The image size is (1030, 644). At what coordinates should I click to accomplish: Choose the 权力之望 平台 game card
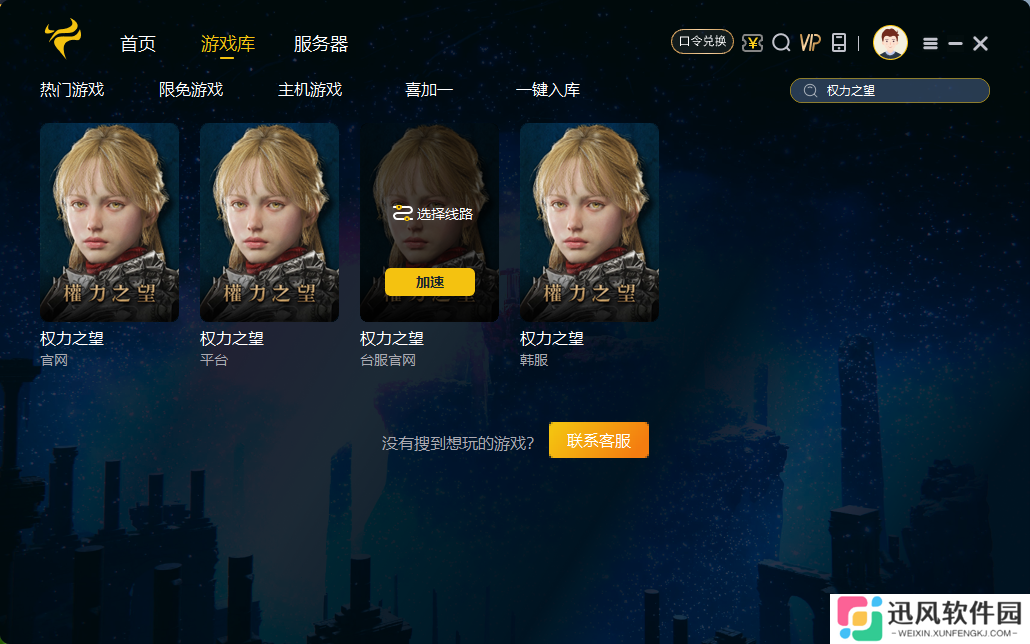269,222
